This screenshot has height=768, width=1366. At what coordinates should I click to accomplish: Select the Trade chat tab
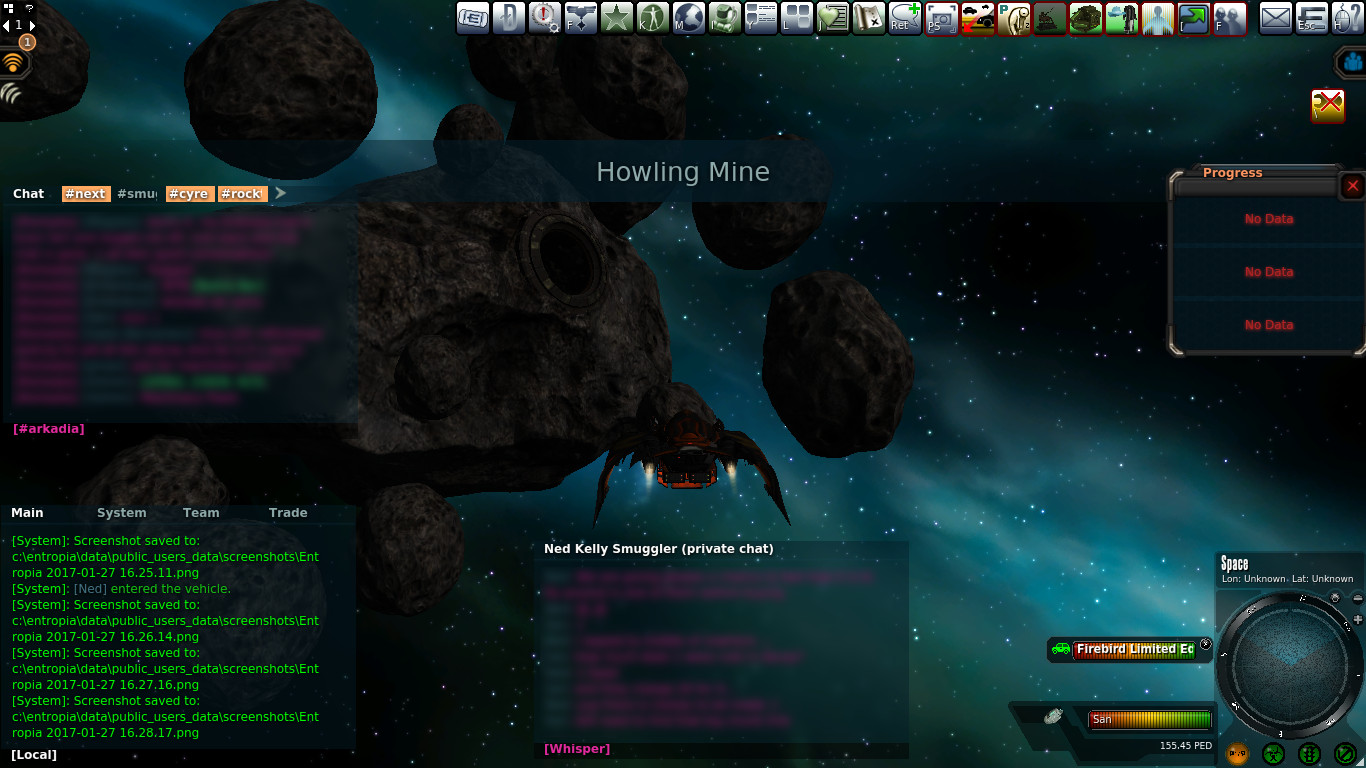pyautogui.click(x=288, y=513)
